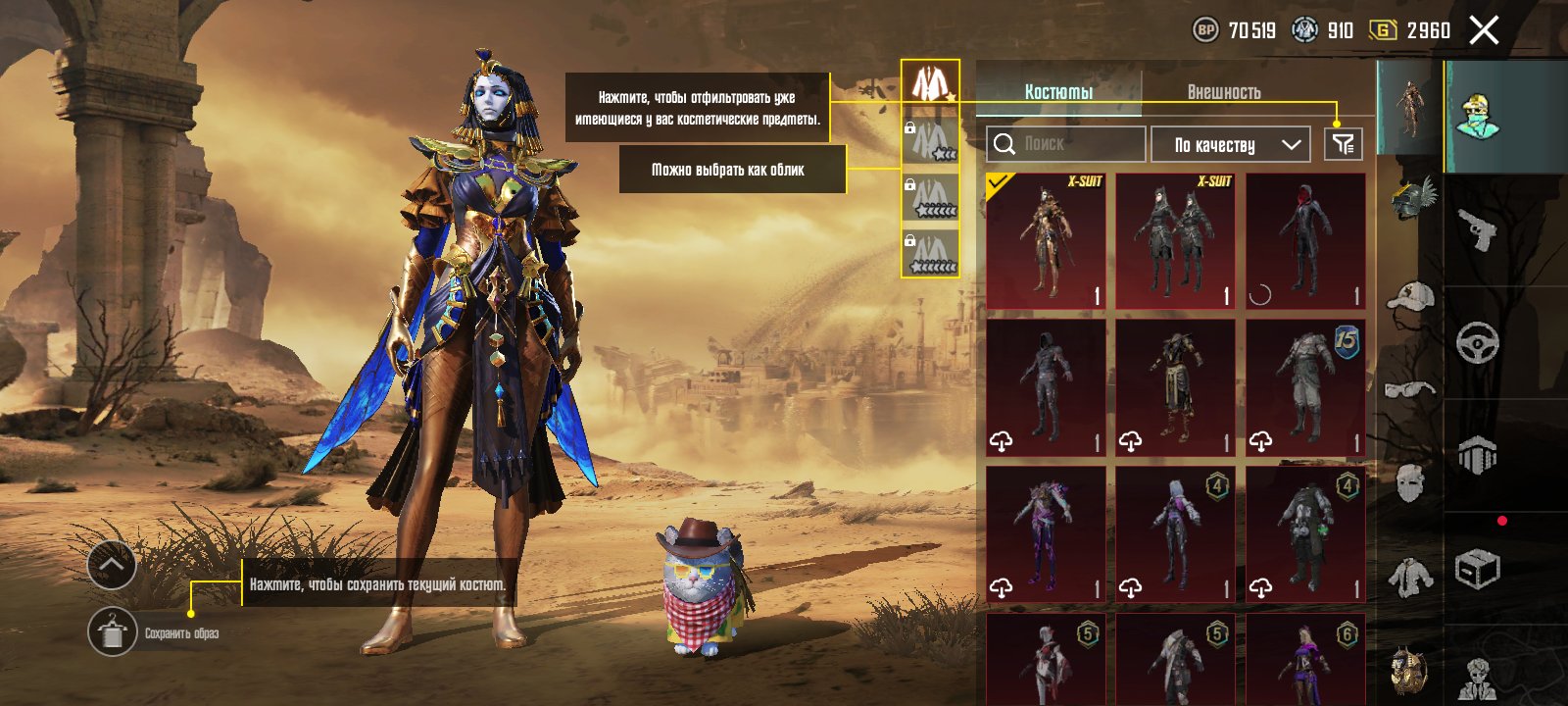Open the winged helmet category
The height and width of the screenshot is (706, 1568).
coord(1411,199)
